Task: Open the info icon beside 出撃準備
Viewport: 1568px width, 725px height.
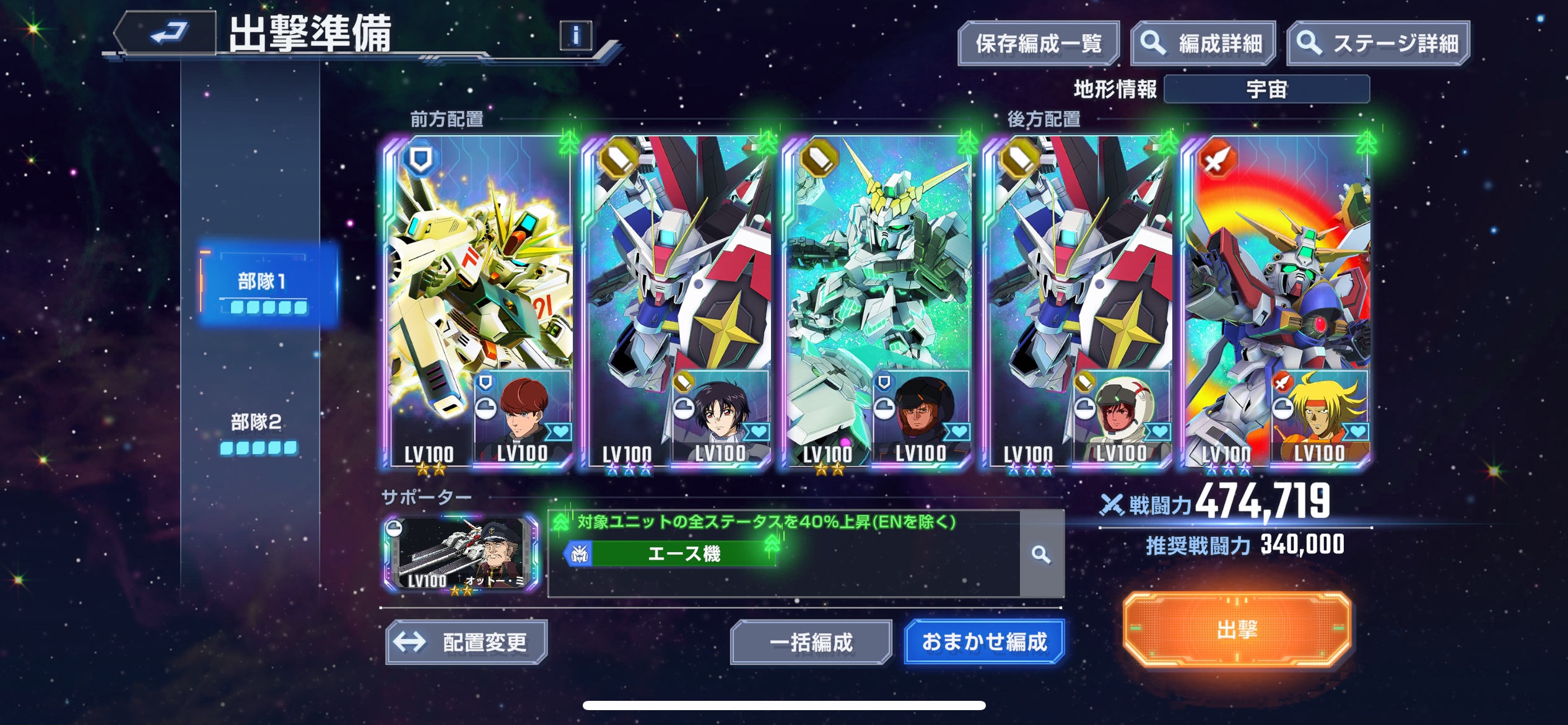Action: click(575, 36)
